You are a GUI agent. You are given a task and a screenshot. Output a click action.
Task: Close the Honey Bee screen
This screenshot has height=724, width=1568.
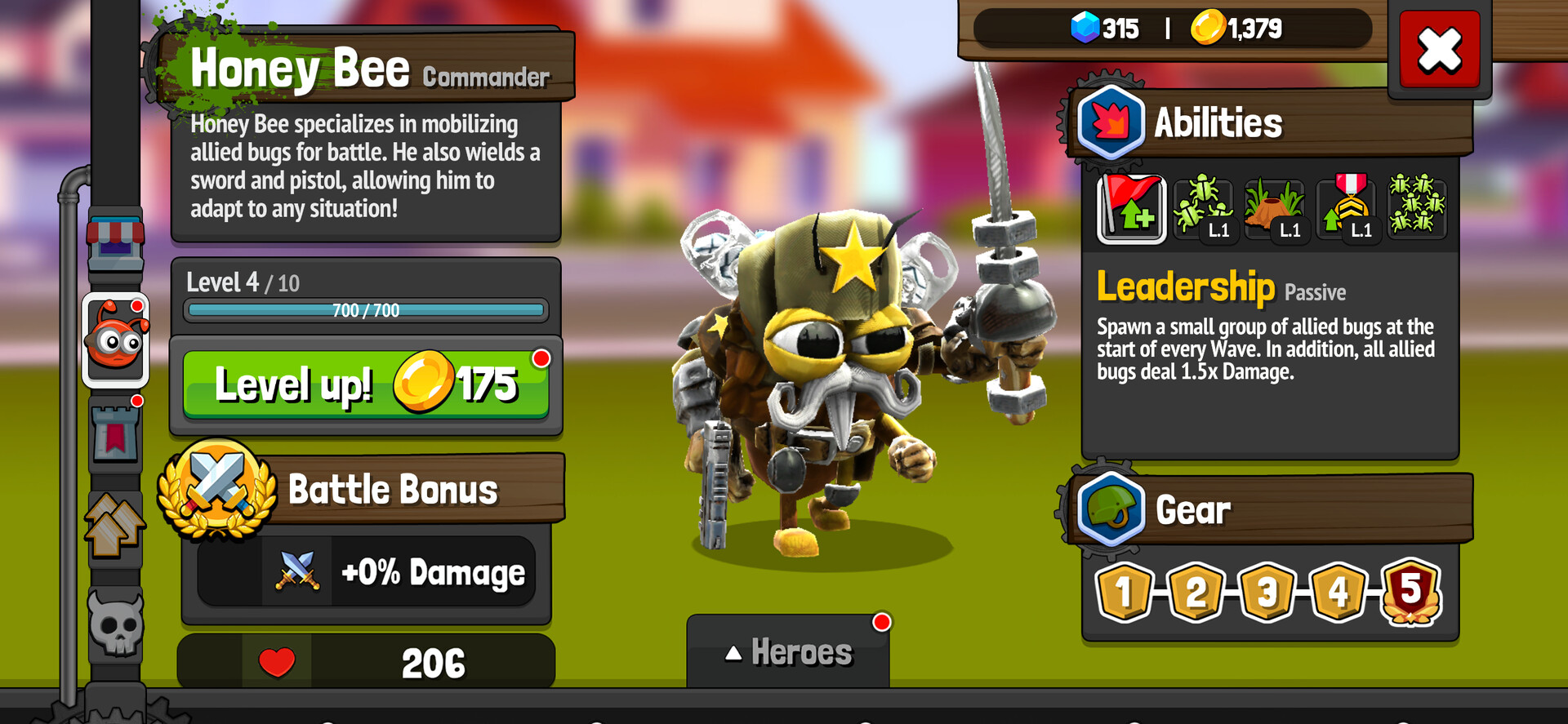[x=1439, y=50]
